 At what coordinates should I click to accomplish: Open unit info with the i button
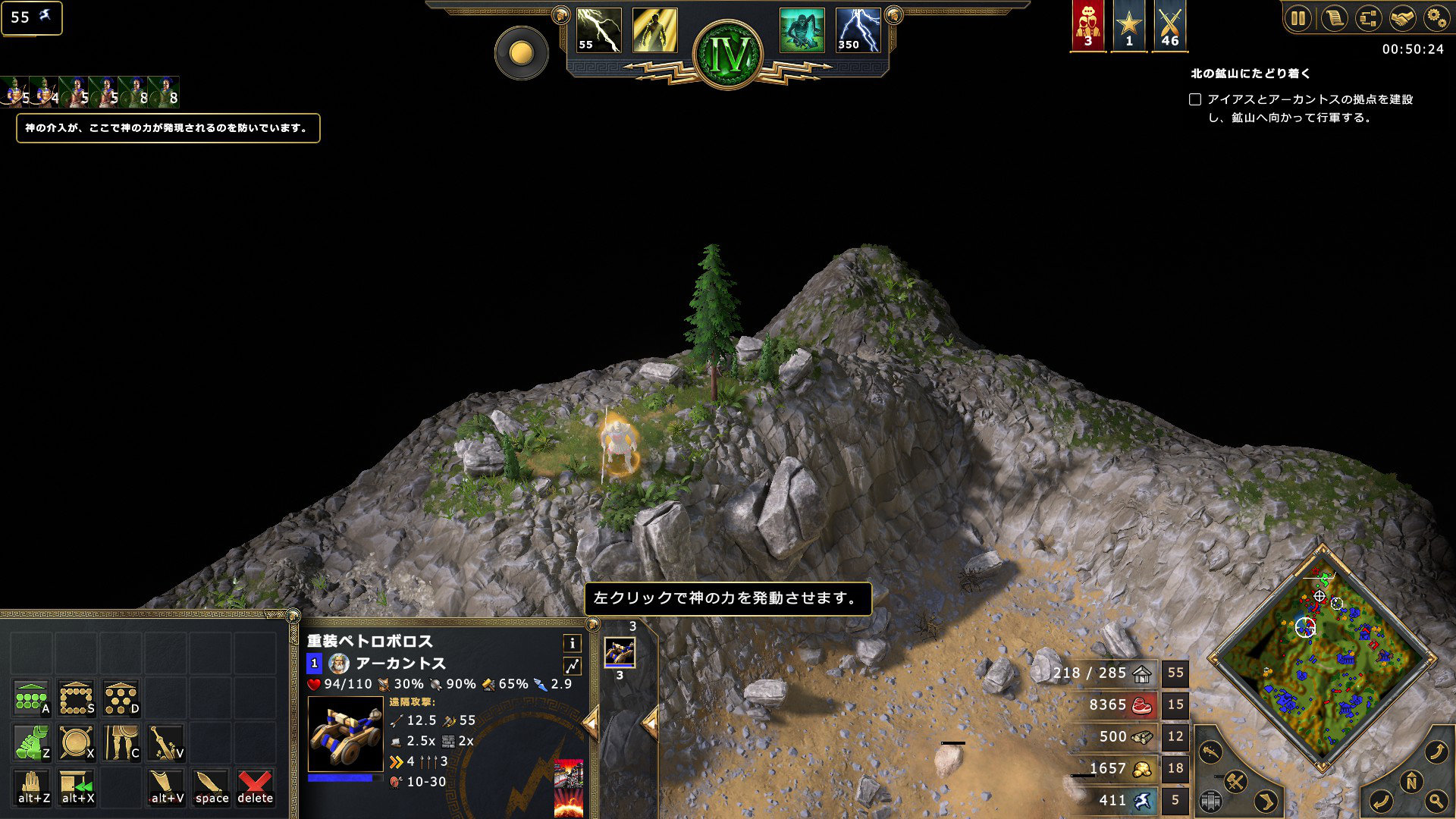pos(572,643)
